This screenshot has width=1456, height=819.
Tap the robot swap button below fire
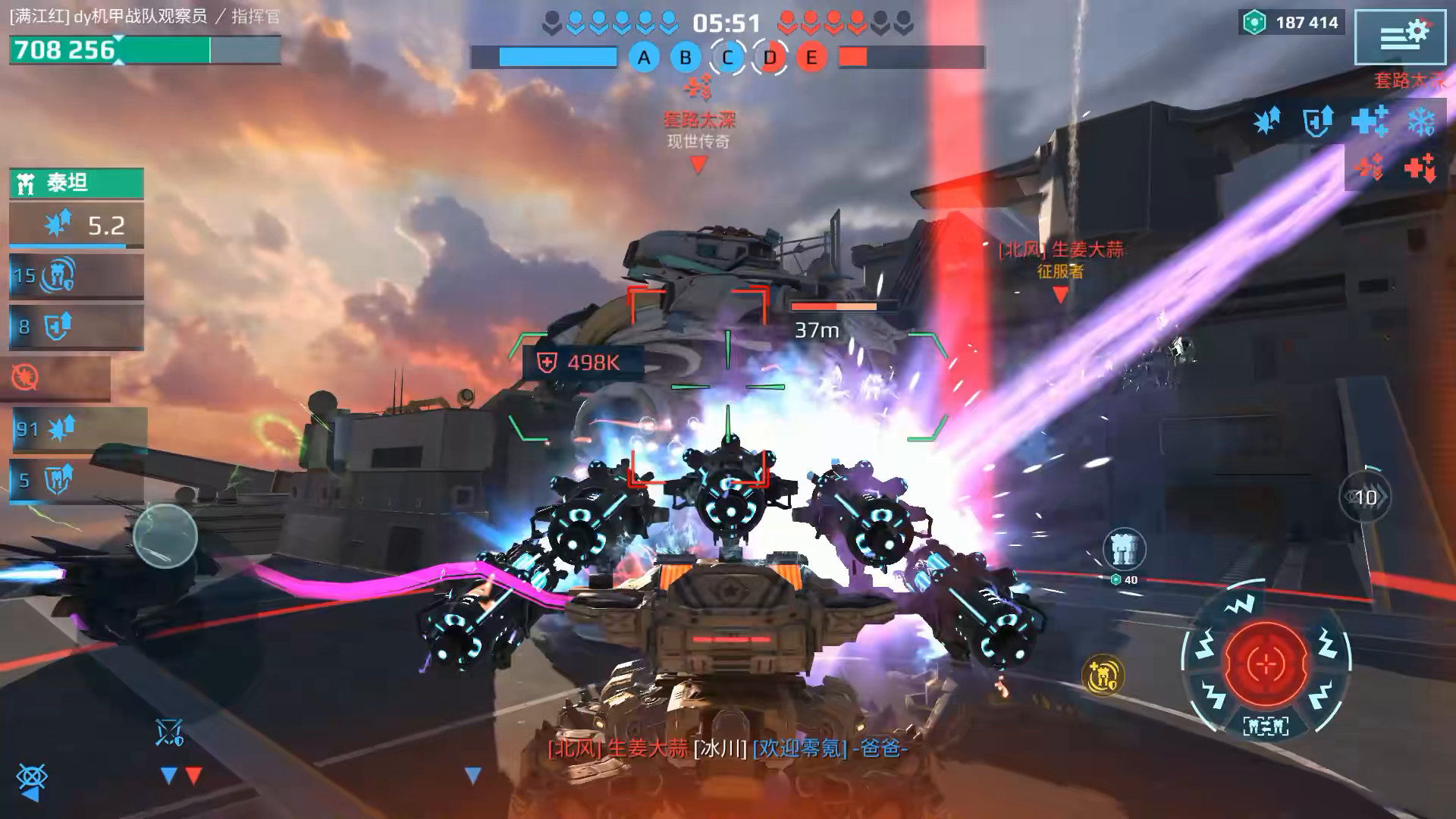(x=1265, y=726)
